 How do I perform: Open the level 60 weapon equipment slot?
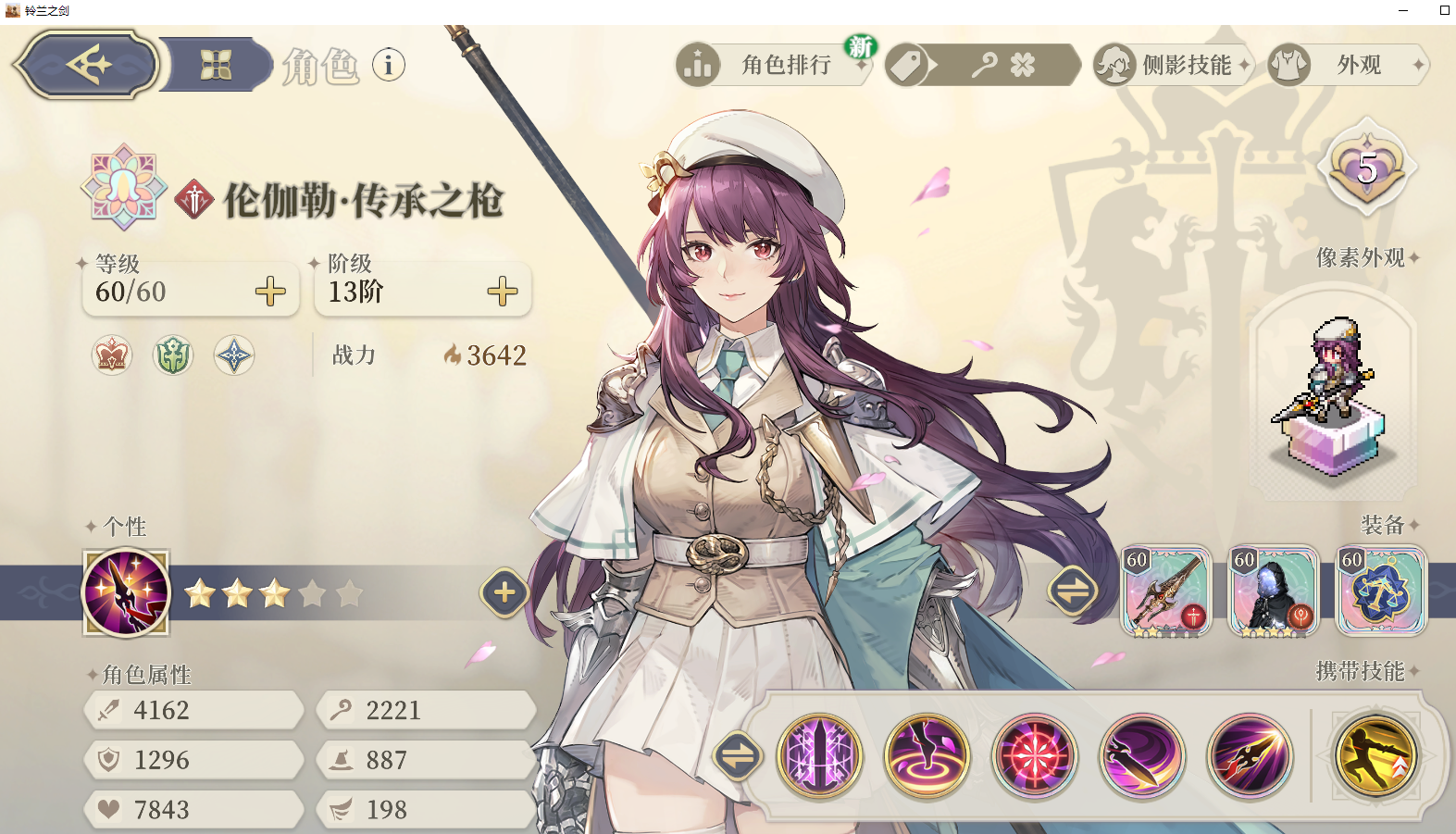pyautogui.click(x=1166, y=591)
